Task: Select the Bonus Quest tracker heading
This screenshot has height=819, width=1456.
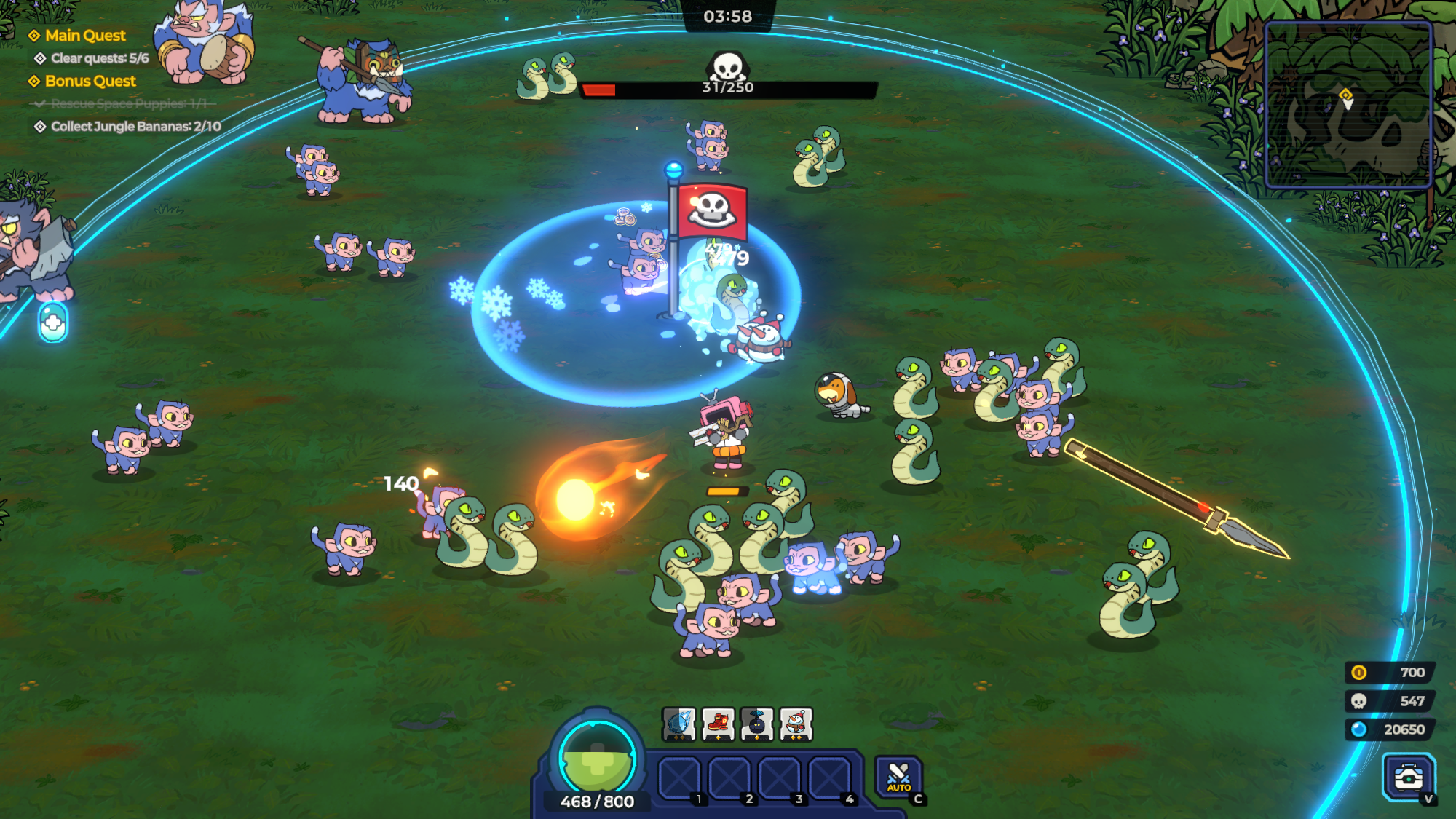Action: point(90,81)
